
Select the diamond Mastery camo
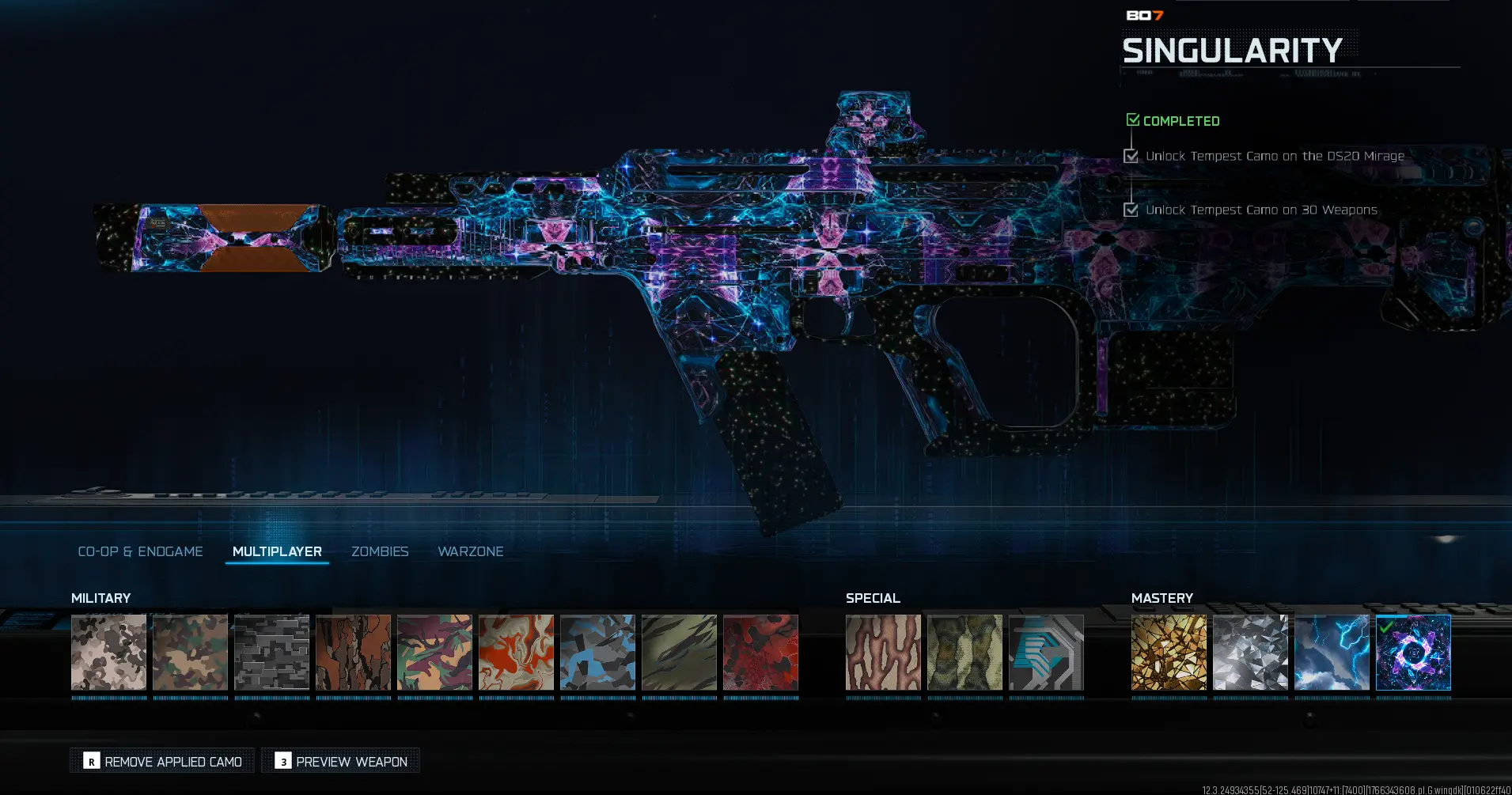tap(1250, 653)
